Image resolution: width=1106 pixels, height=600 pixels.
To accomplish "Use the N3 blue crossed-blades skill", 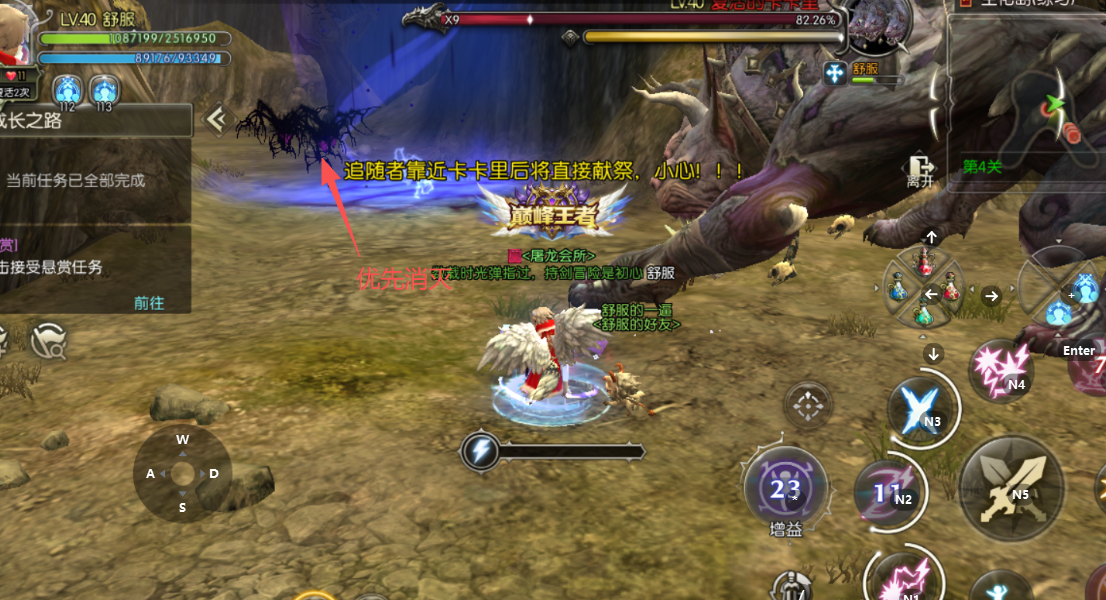I will tap(921, 408).
